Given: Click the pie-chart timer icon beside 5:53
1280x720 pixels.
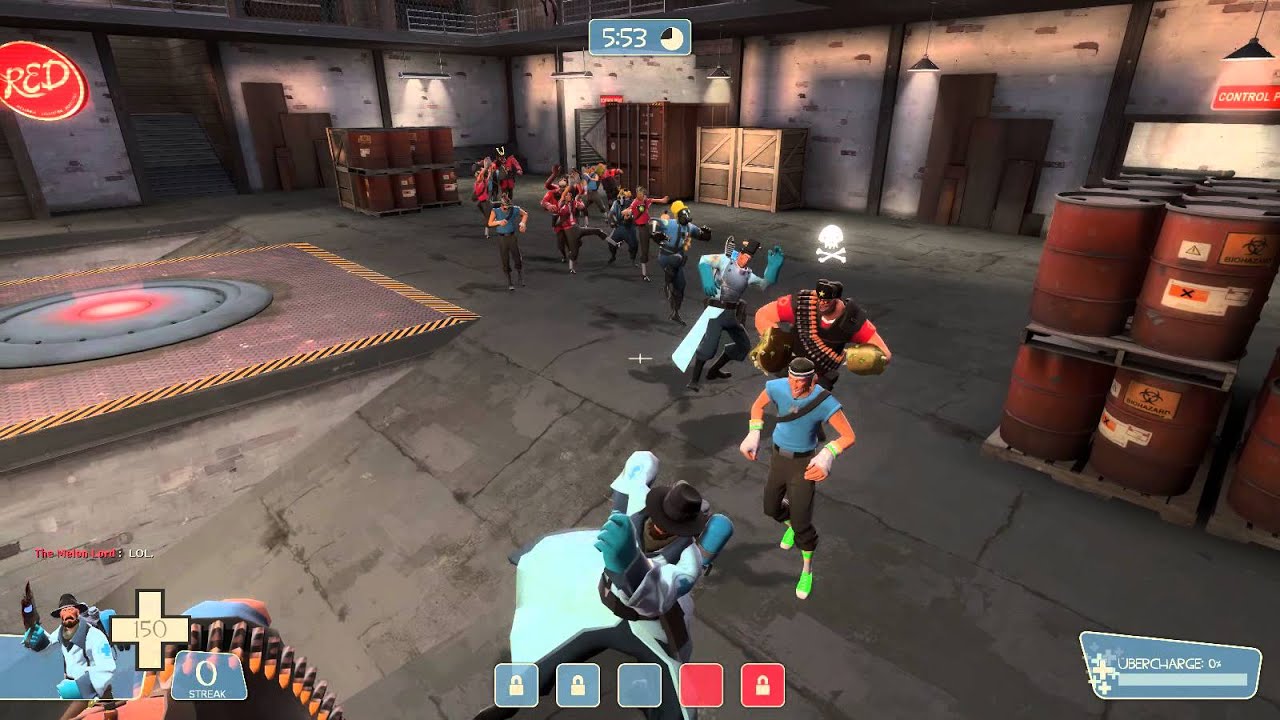Looking at the screenshot, I should tap(672, 36).
